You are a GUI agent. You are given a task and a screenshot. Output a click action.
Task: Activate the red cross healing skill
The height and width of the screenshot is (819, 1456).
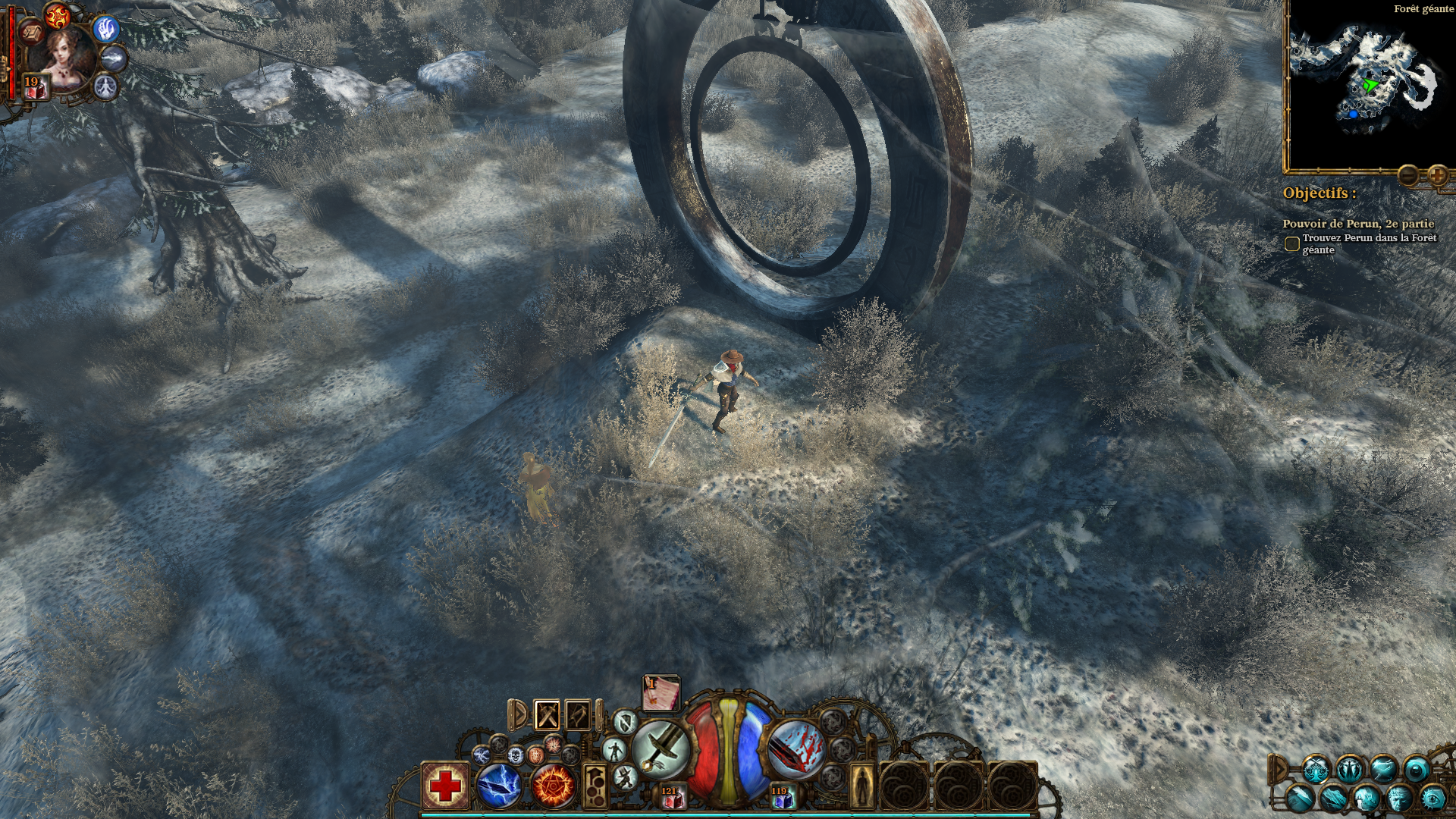[x=445, y=786]
